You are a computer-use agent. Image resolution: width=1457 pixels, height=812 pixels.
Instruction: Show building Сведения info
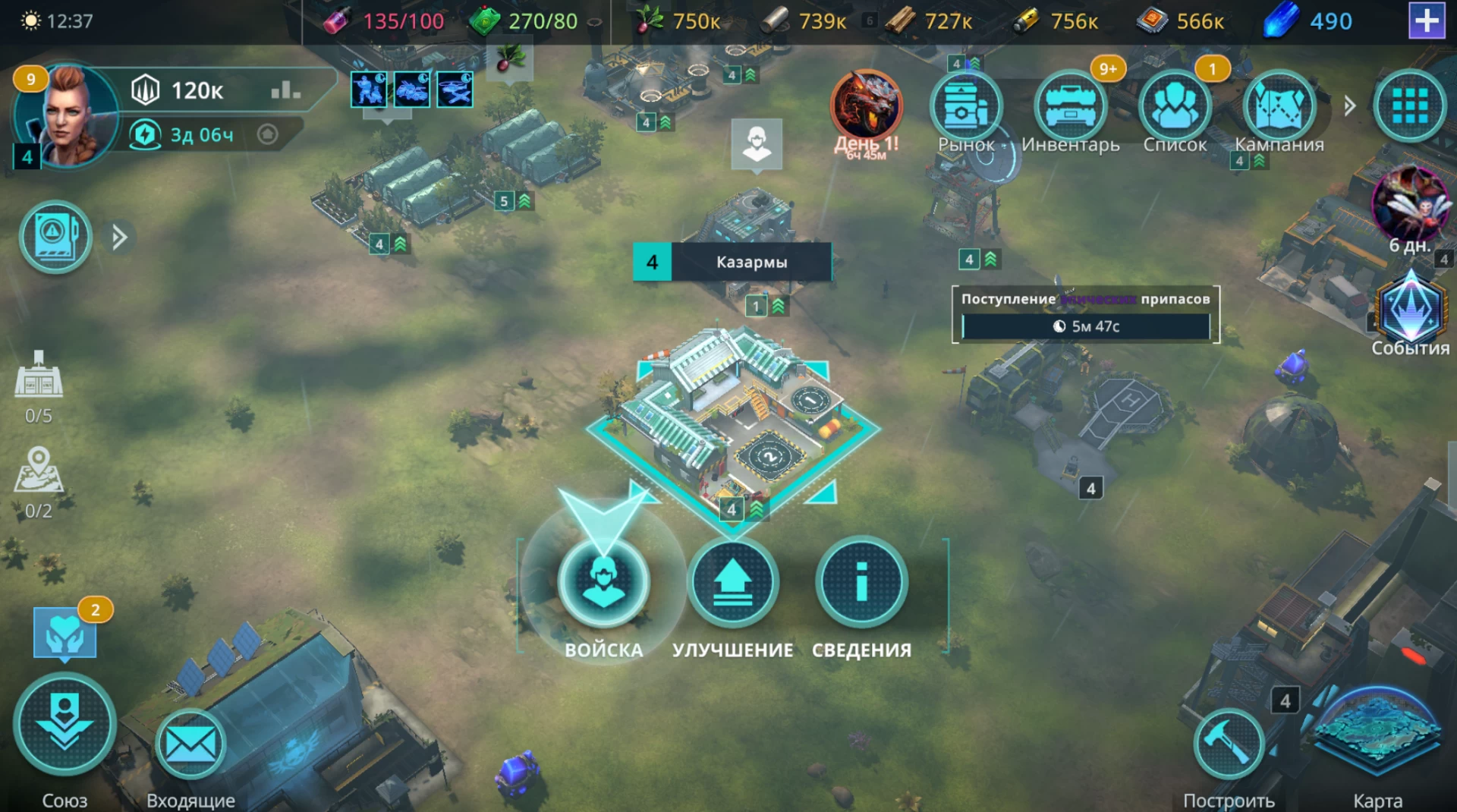(x=861, y=583)
